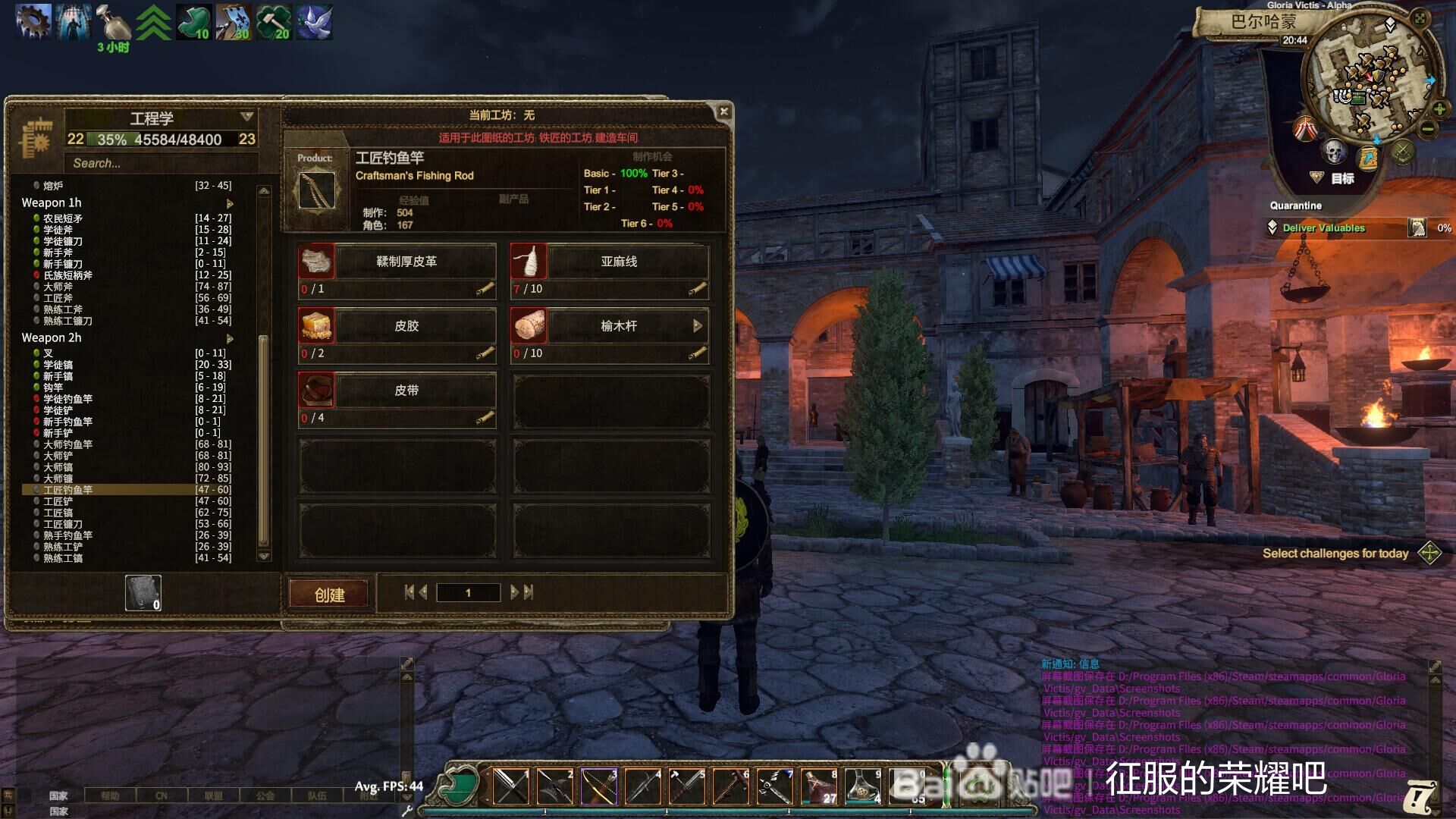The width and height of the screenshot is (1456, 819).
Task: Open the 工程学 profession dropdown
Action: [x=246, y=117]
